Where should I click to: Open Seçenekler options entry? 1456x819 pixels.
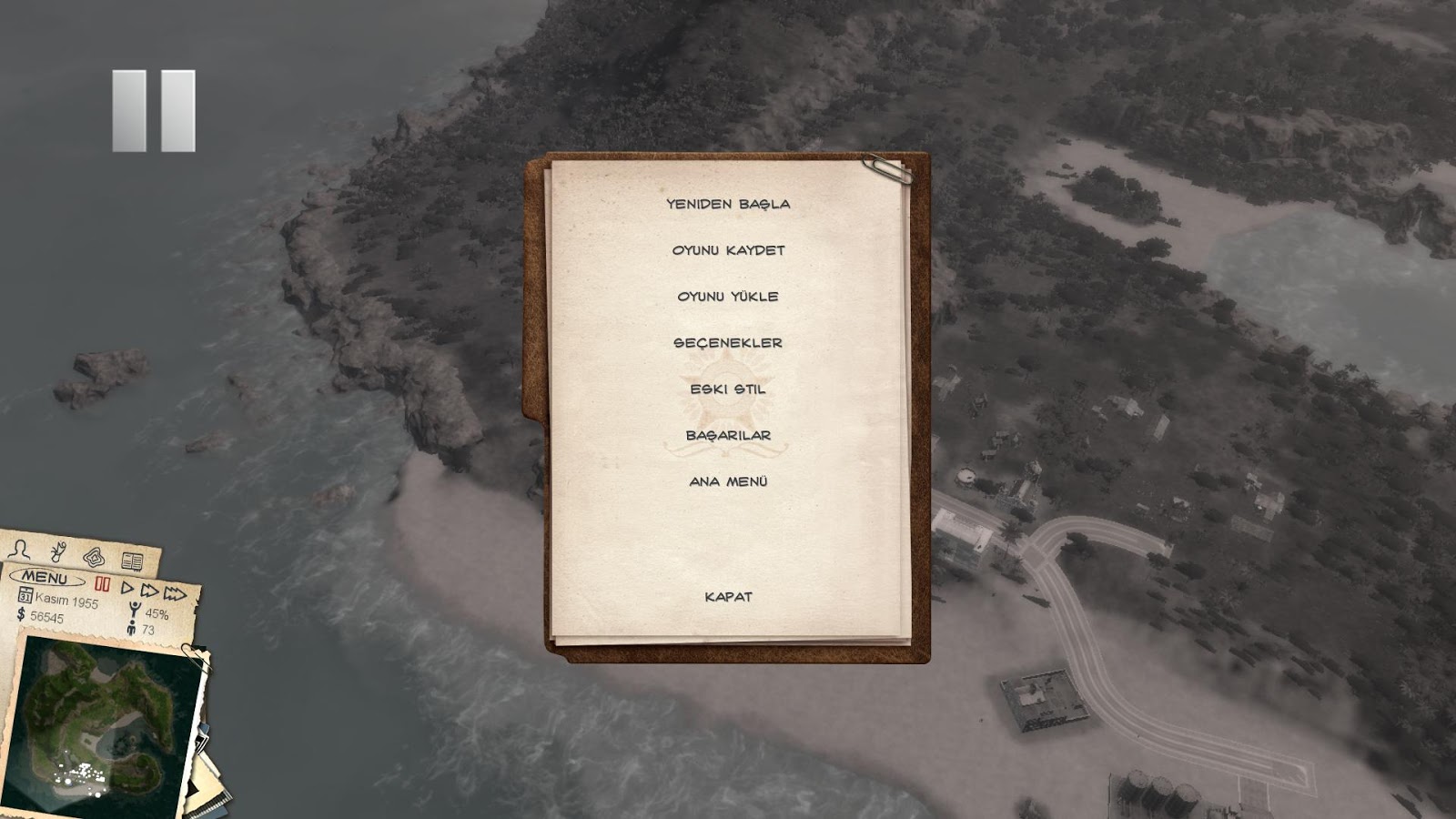click(x=728, y=343)
